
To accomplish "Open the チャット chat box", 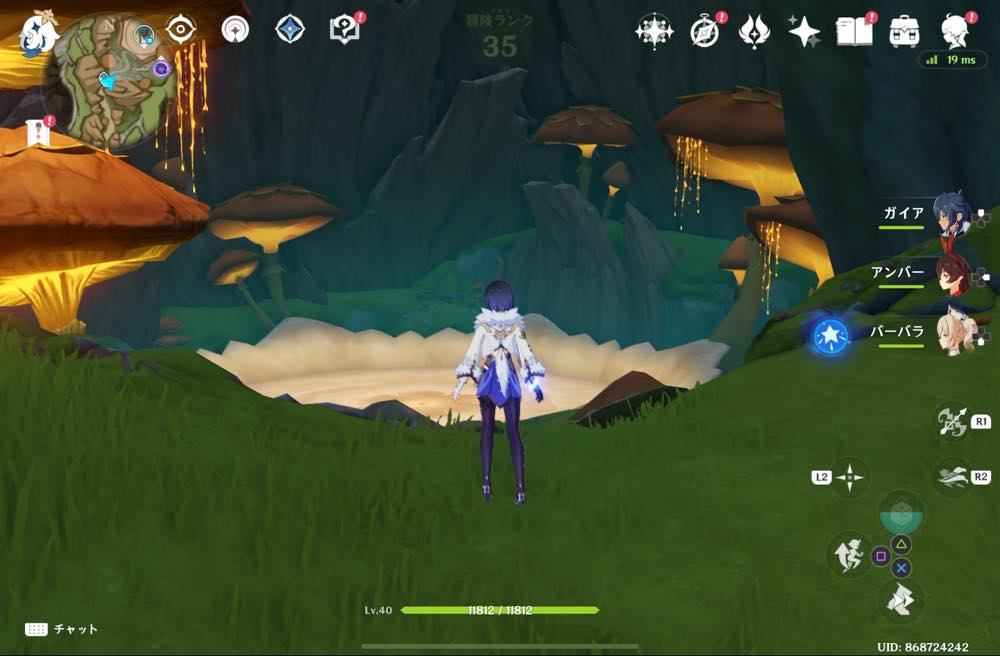I will tap(62, 629).
